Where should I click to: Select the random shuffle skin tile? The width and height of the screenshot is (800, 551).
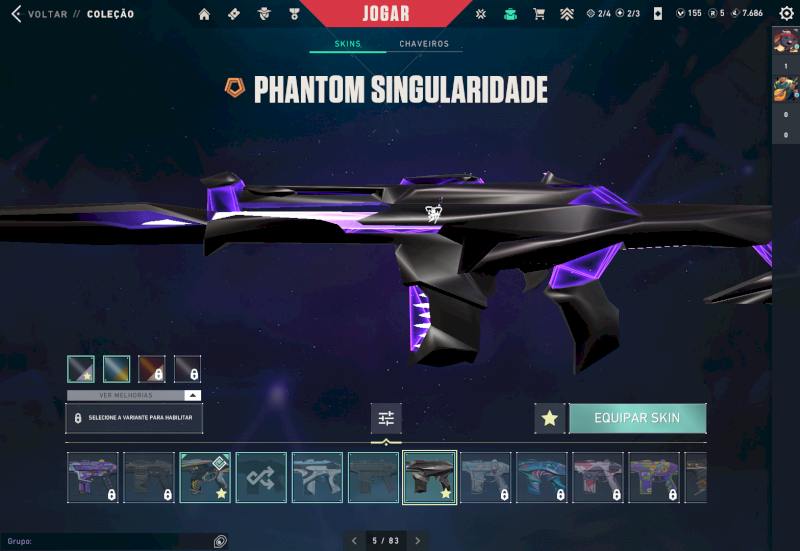coord(261,477)
